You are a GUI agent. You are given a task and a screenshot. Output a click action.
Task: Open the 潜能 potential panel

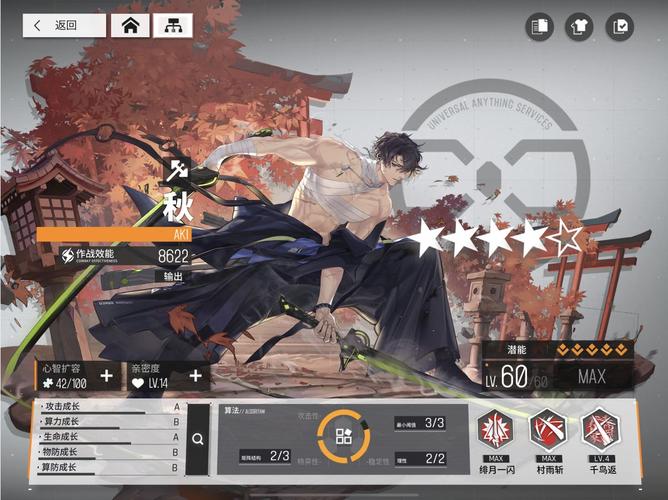click(x=558, y=349)
